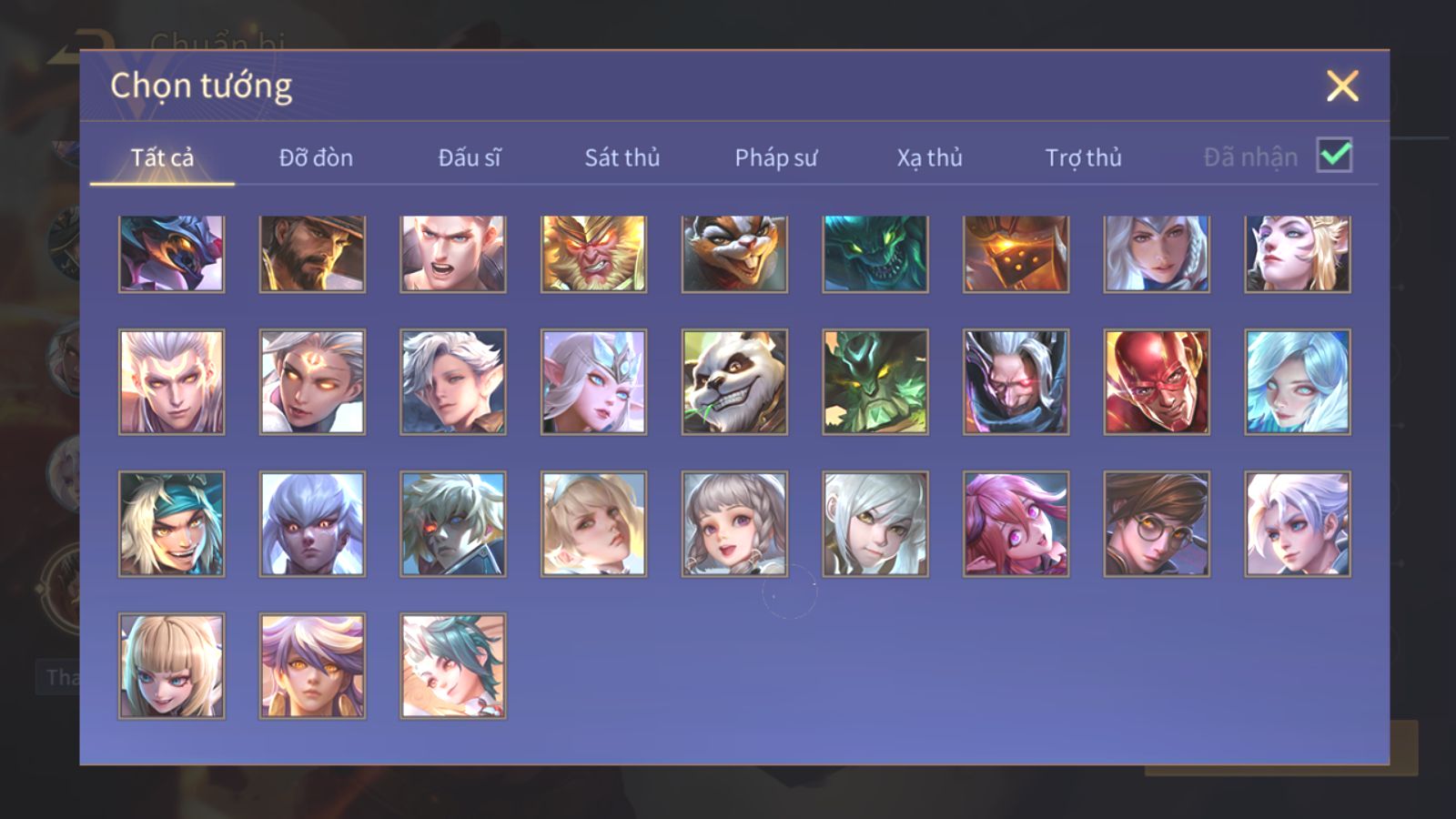The width and height of the screenshot is (1456, 819).
Task: Choose the blonde bob-cut girl hero
Action: (171, 665)
